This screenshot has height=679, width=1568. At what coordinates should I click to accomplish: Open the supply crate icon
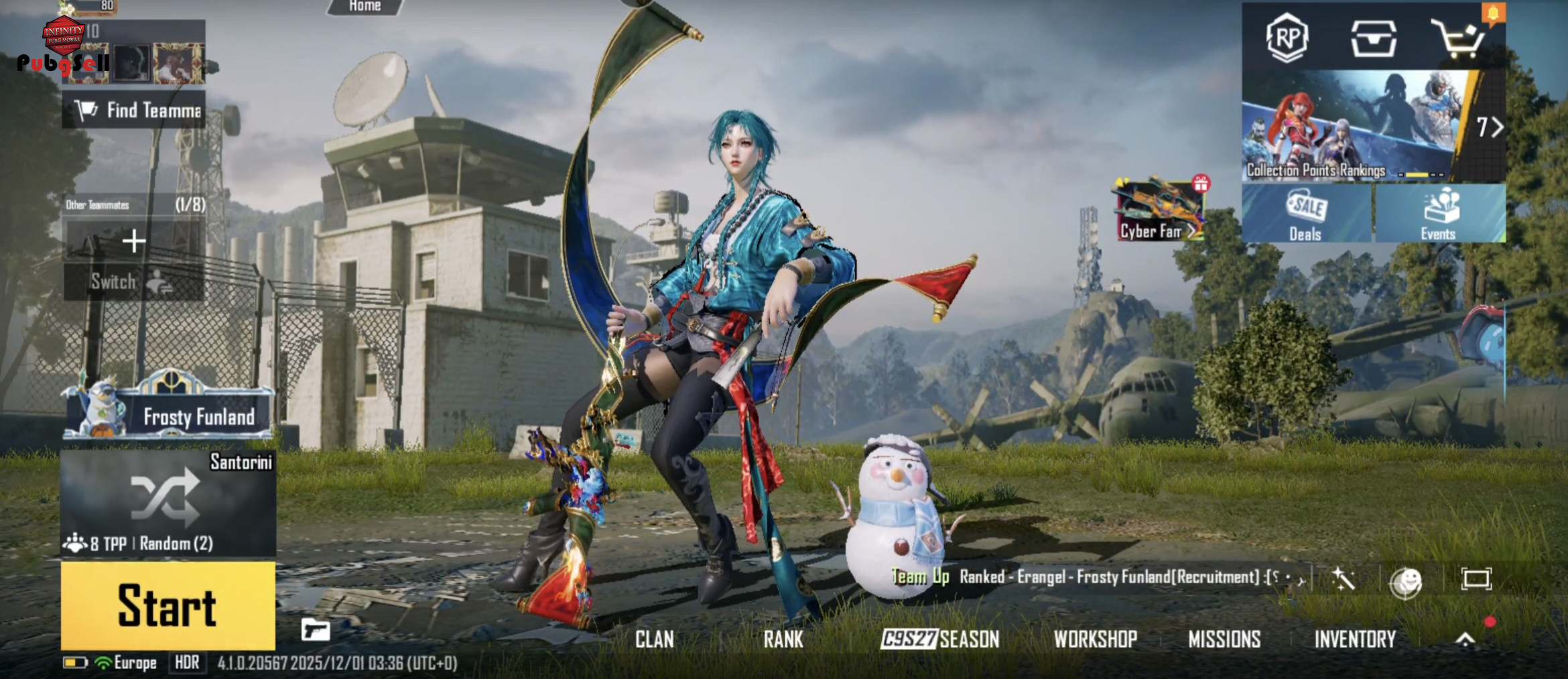(x=1373, y=38)
